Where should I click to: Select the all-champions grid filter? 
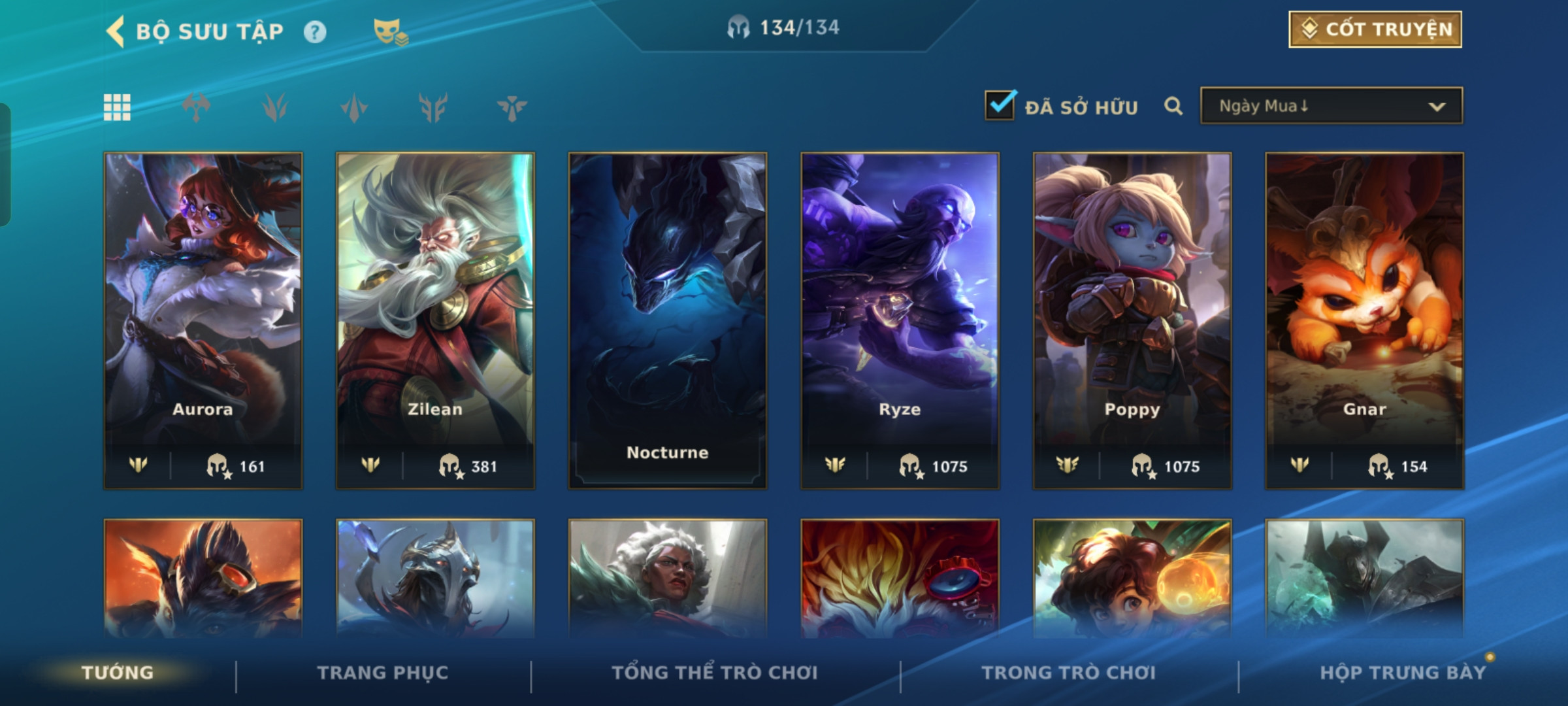tap(117, 107)
